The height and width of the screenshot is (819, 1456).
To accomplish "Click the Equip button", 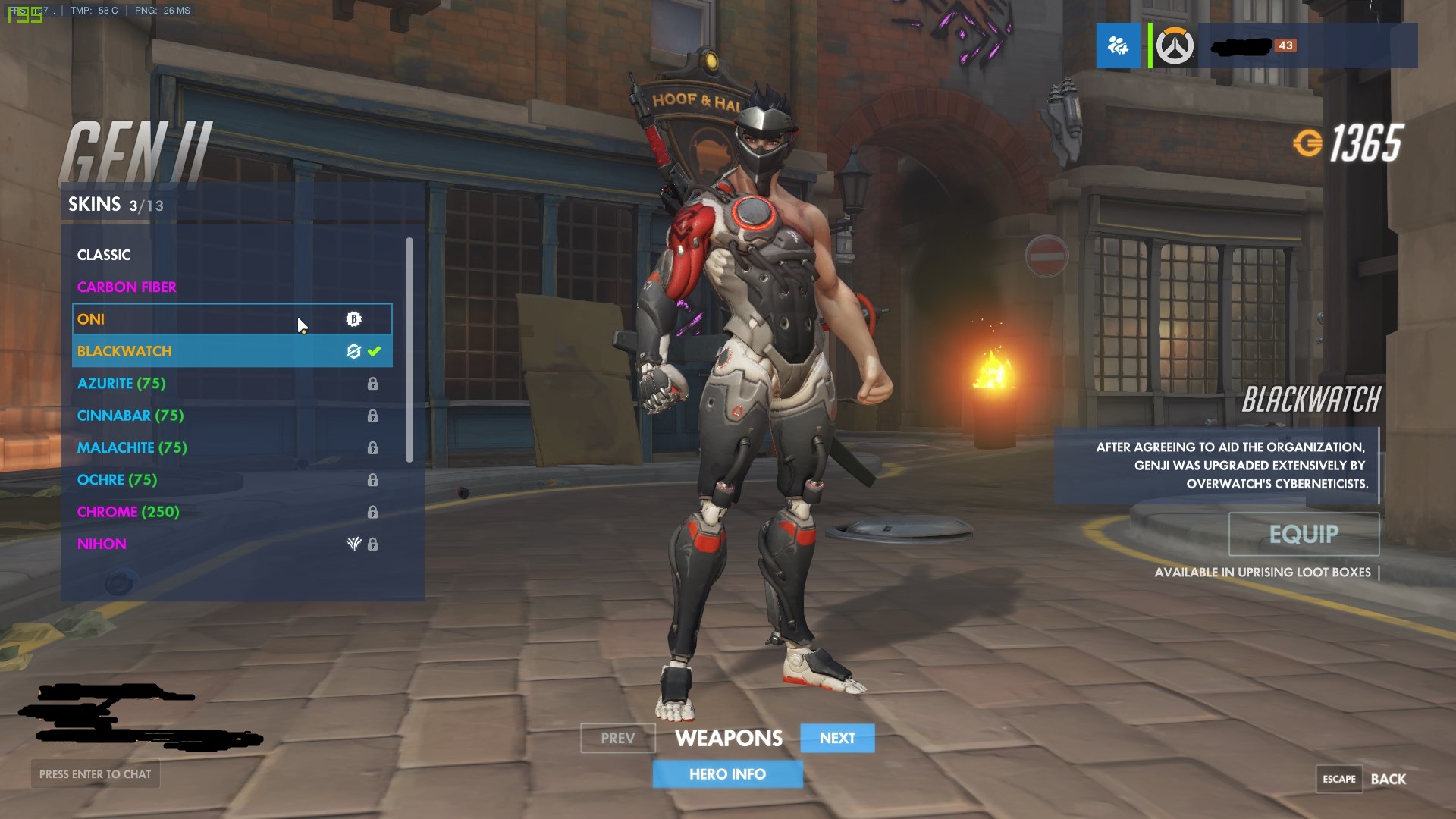I will (x=1304, y=534).
